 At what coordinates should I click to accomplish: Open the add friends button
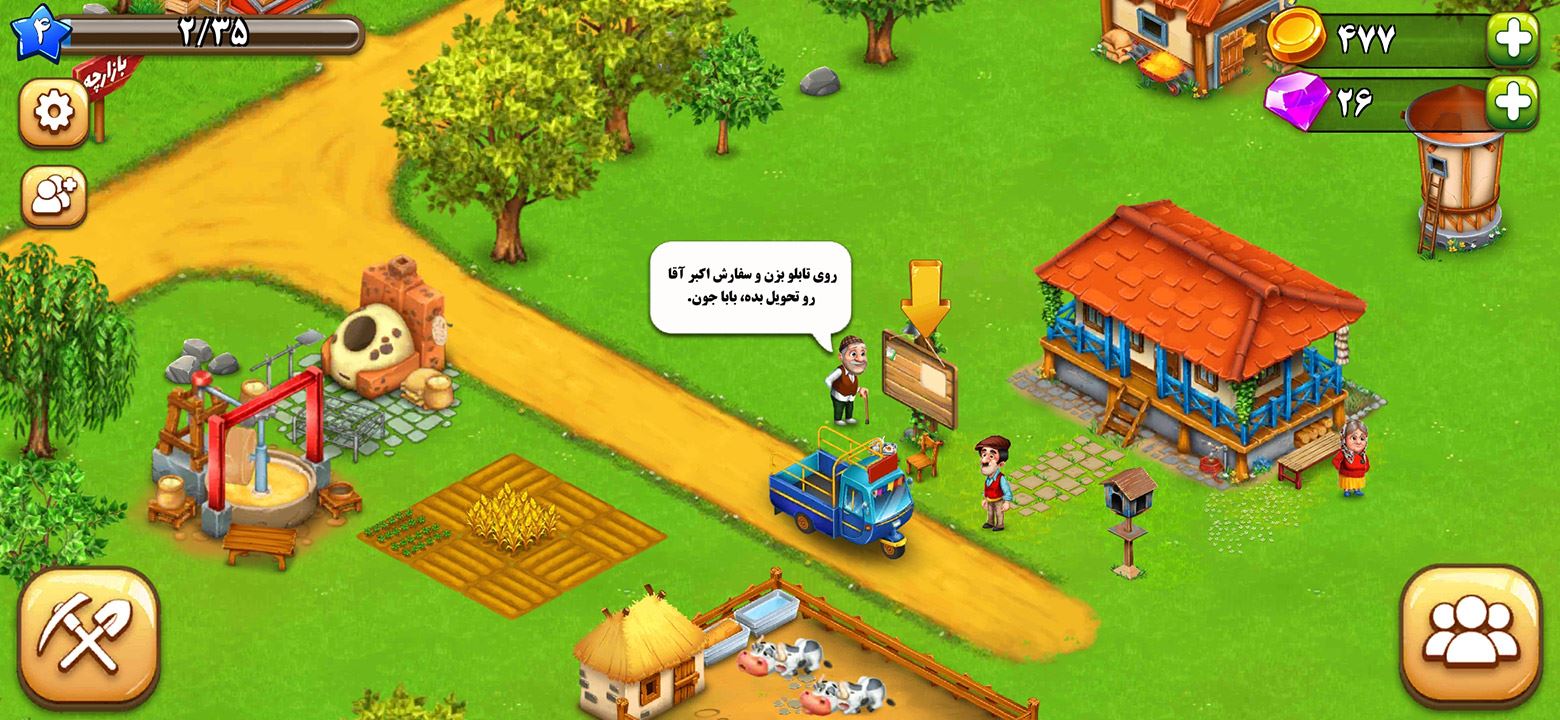click(x=53, y=196)
